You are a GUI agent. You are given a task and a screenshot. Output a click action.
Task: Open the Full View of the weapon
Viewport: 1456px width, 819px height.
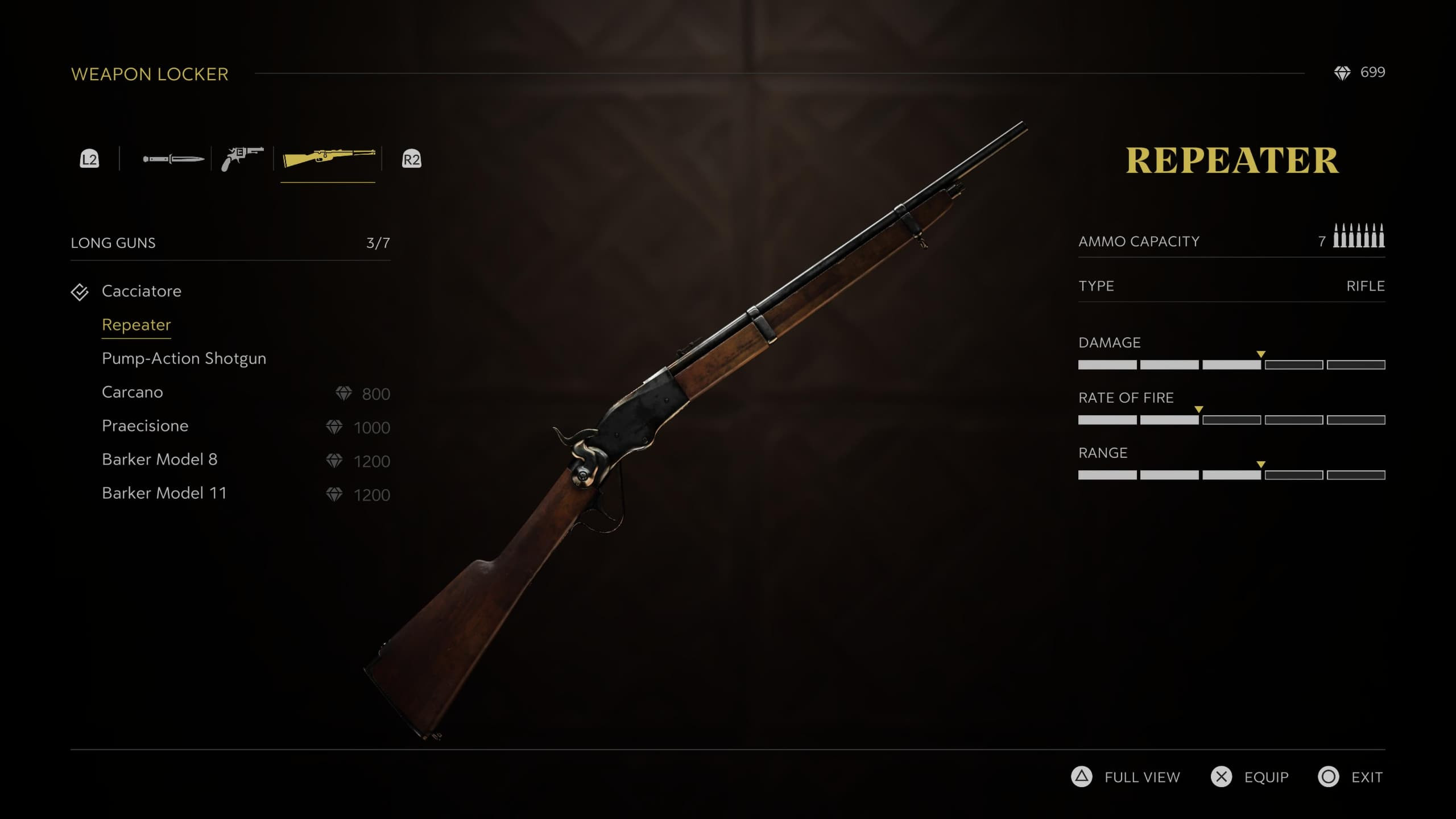click(x=1126, y=777)
